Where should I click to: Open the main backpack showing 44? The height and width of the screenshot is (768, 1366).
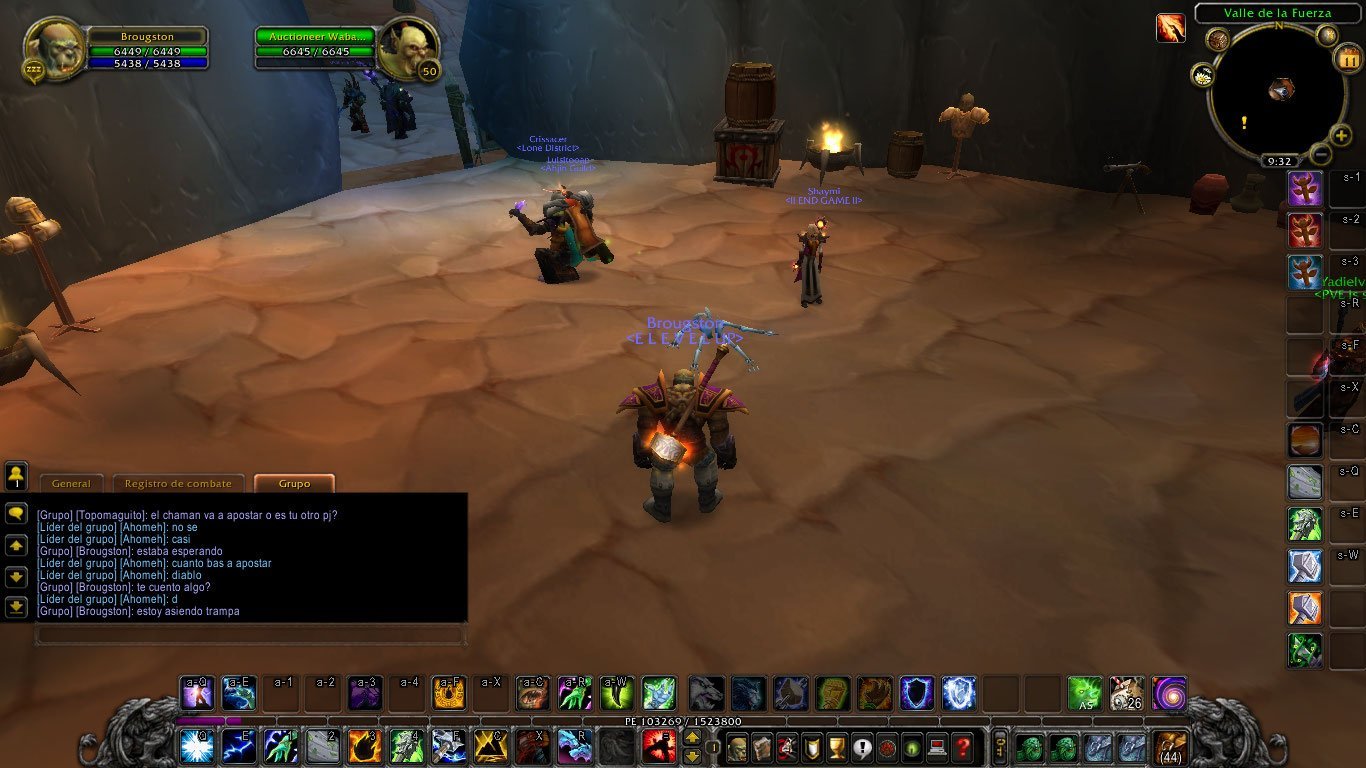click(1169, 747)
